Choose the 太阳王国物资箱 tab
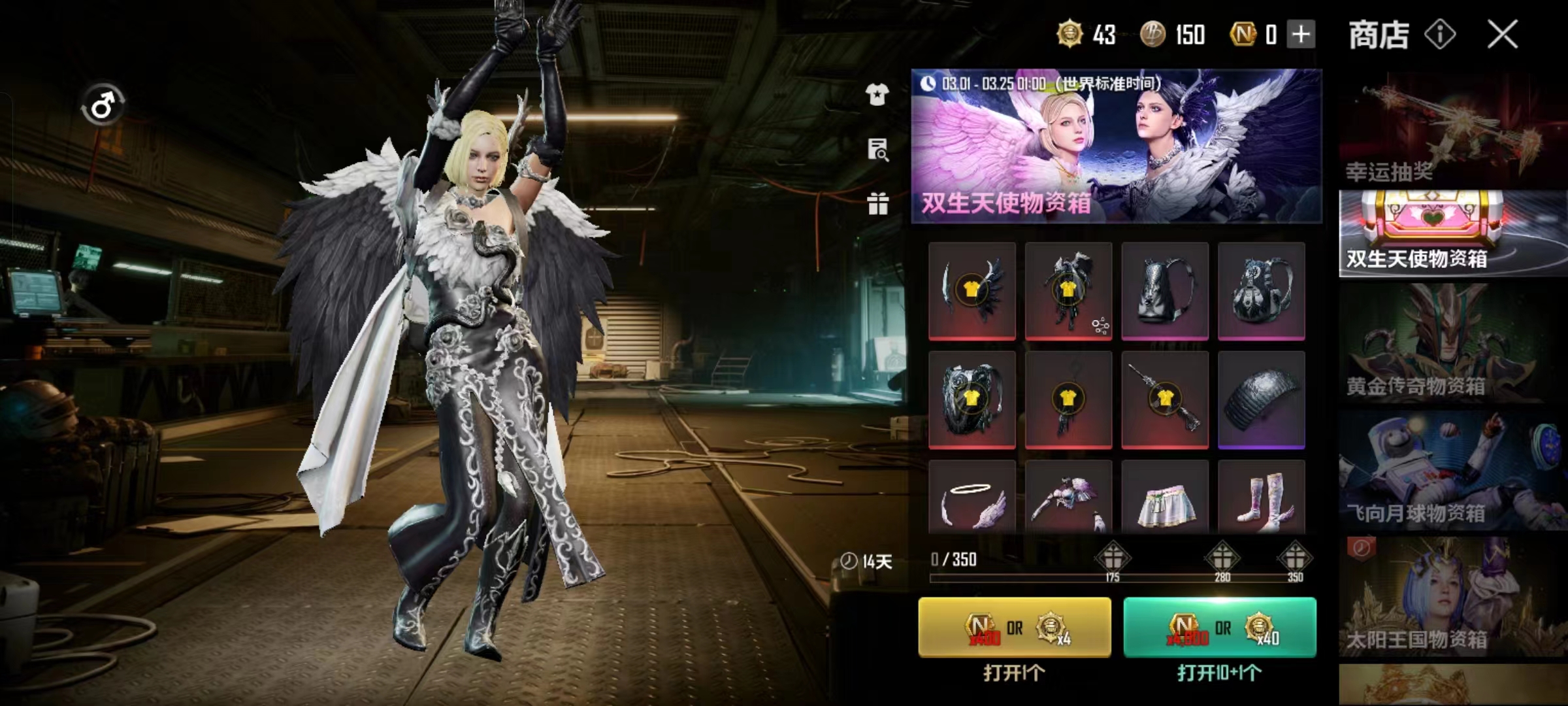This screenshot has height=706, width=1568. [1452, 596]
